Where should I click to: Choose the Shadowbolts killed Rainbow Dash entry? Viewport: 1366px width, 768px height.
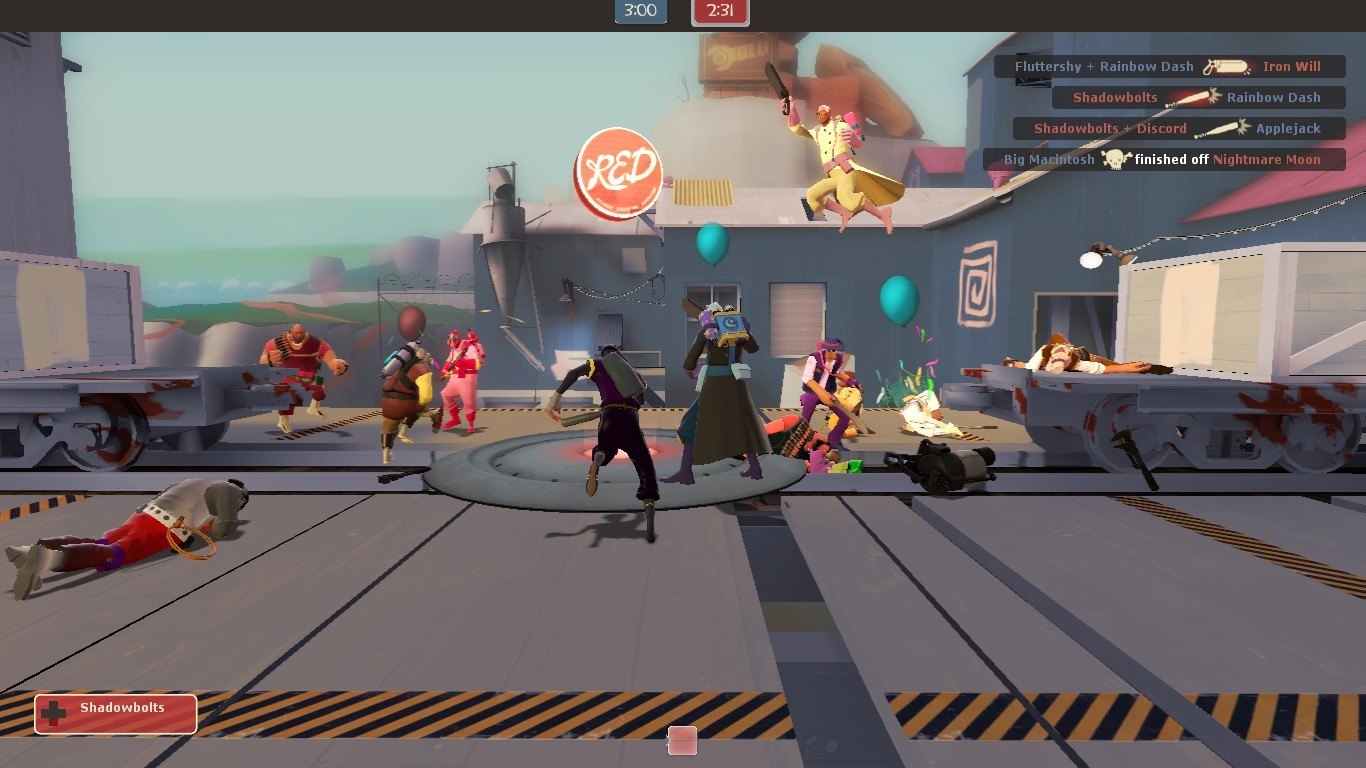pyautogui.click(x=1198, y=98)
